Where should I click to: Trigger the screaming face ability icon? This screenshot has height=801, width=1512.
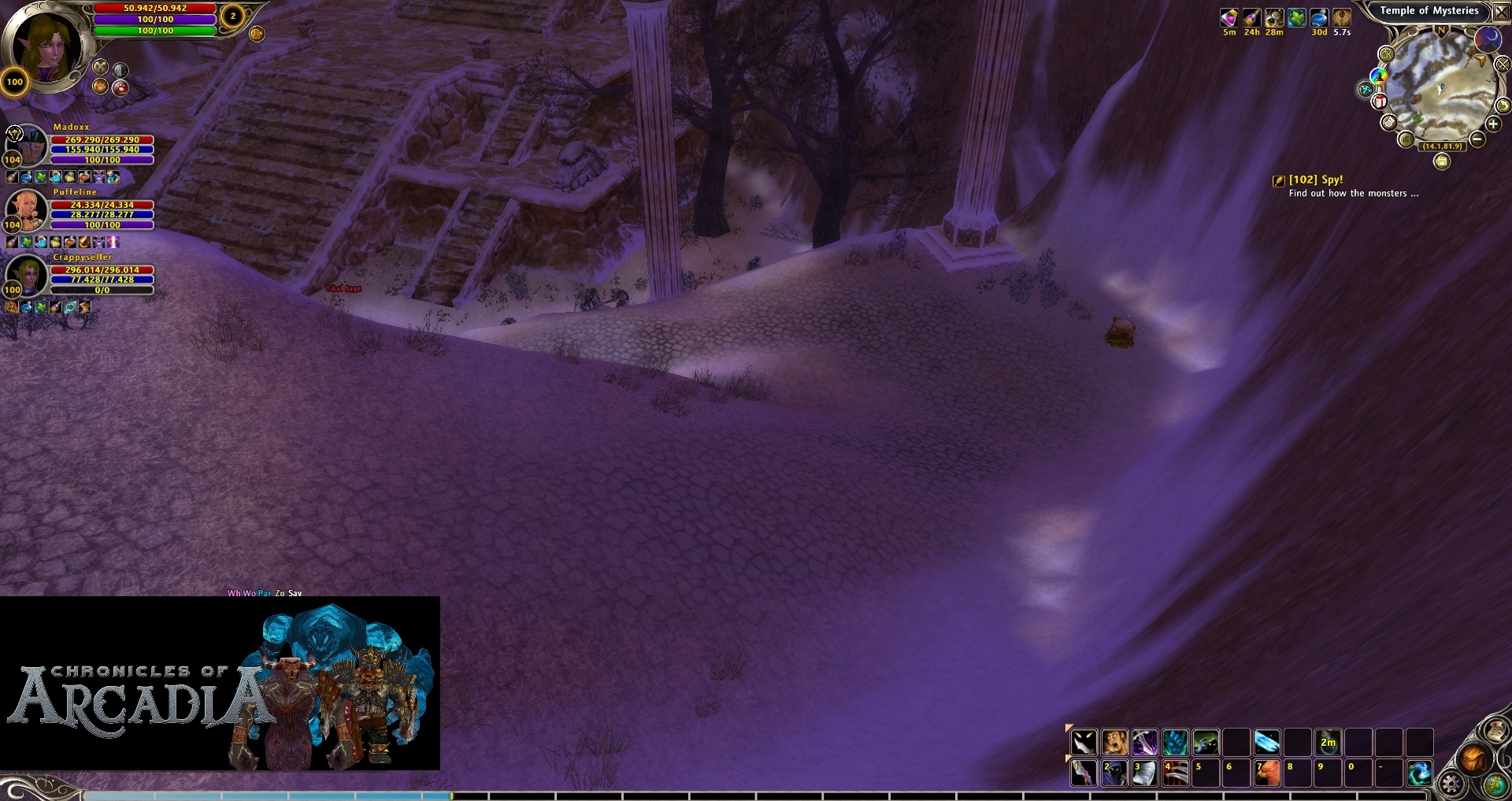(x=1114, y=742)
